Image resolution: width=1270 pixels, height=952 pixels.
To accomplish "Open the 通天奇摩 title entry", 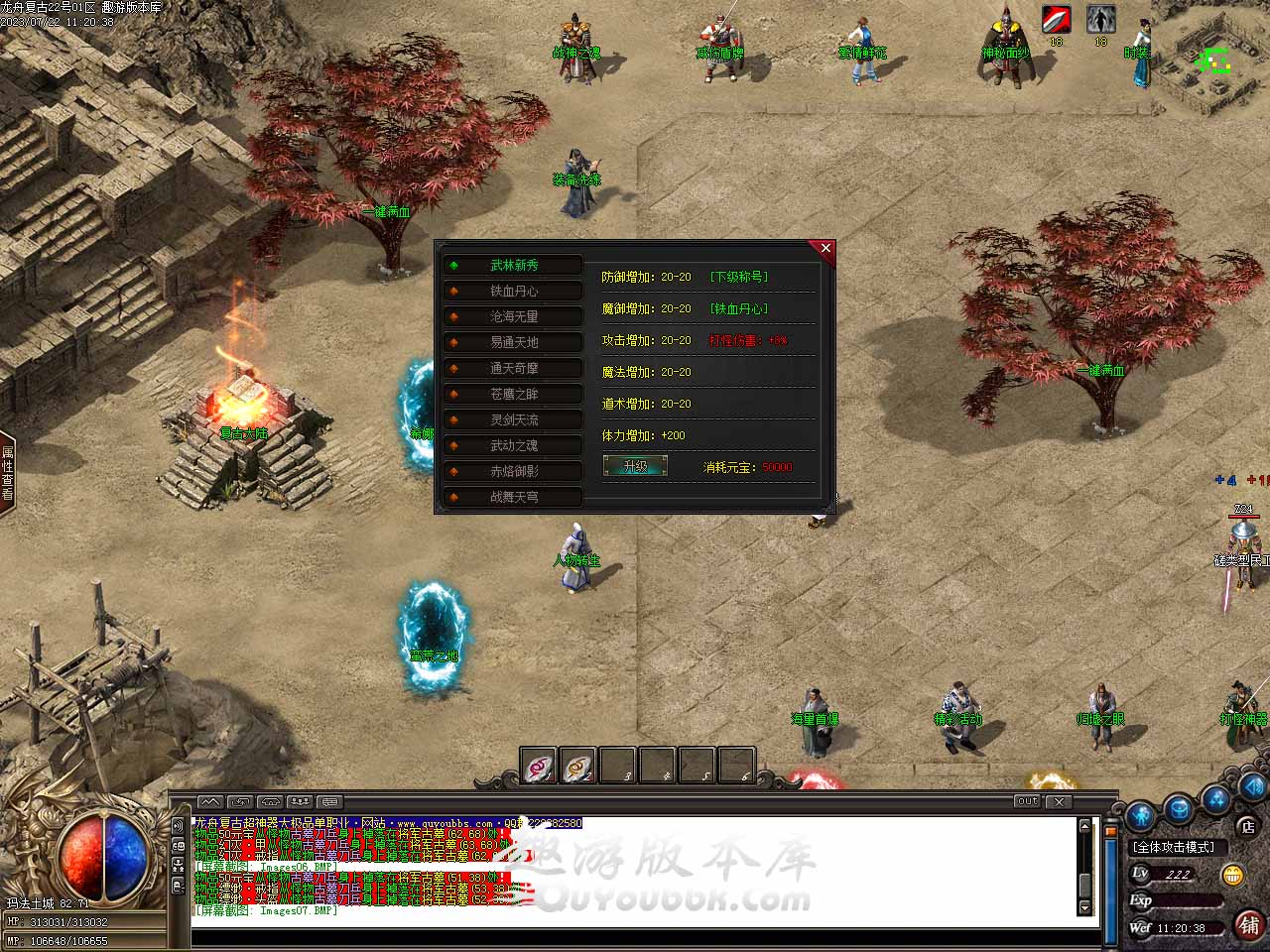I will coord(513,368).
